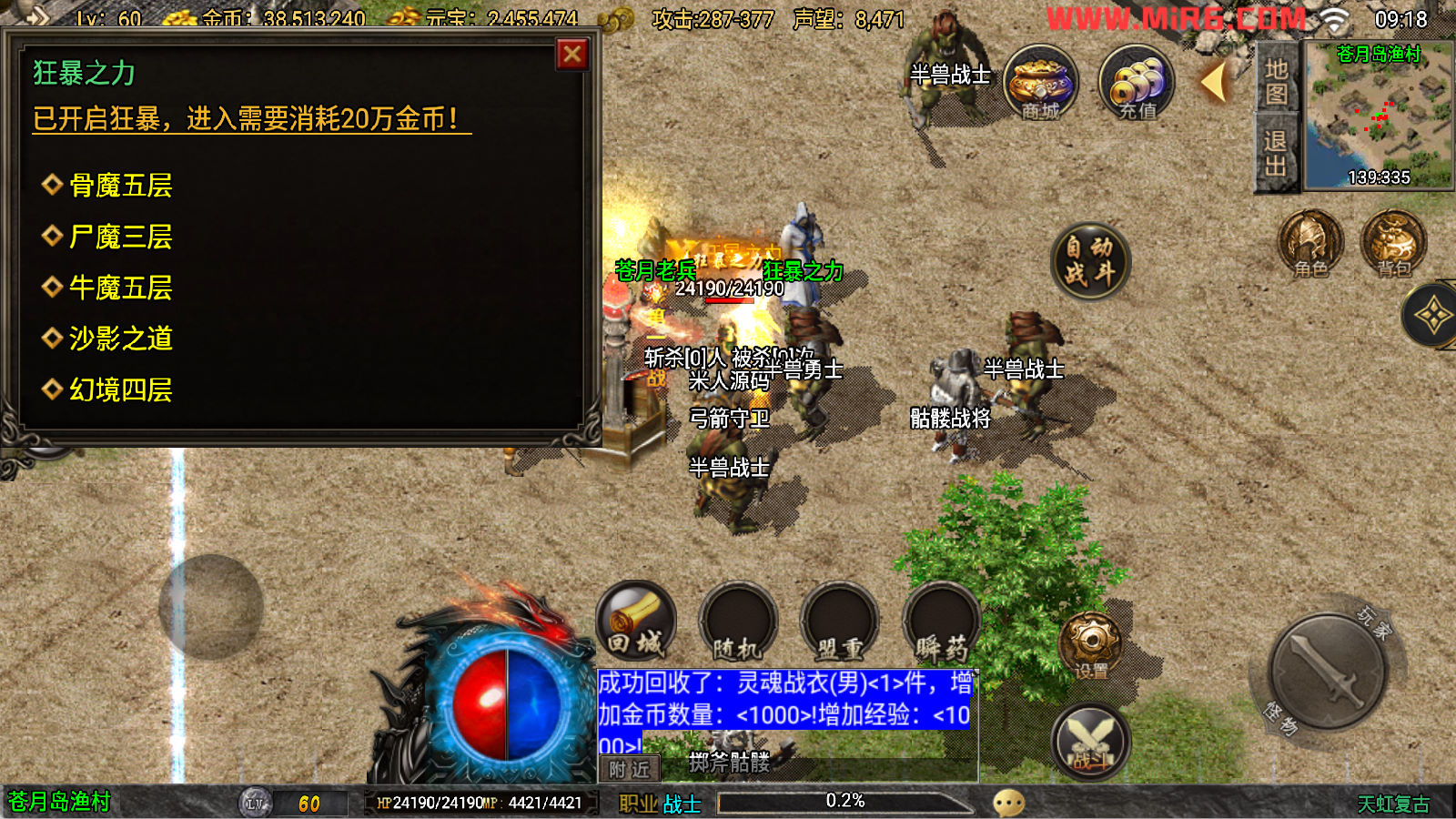Tap the sword attack button

(x=1327, y=672)
